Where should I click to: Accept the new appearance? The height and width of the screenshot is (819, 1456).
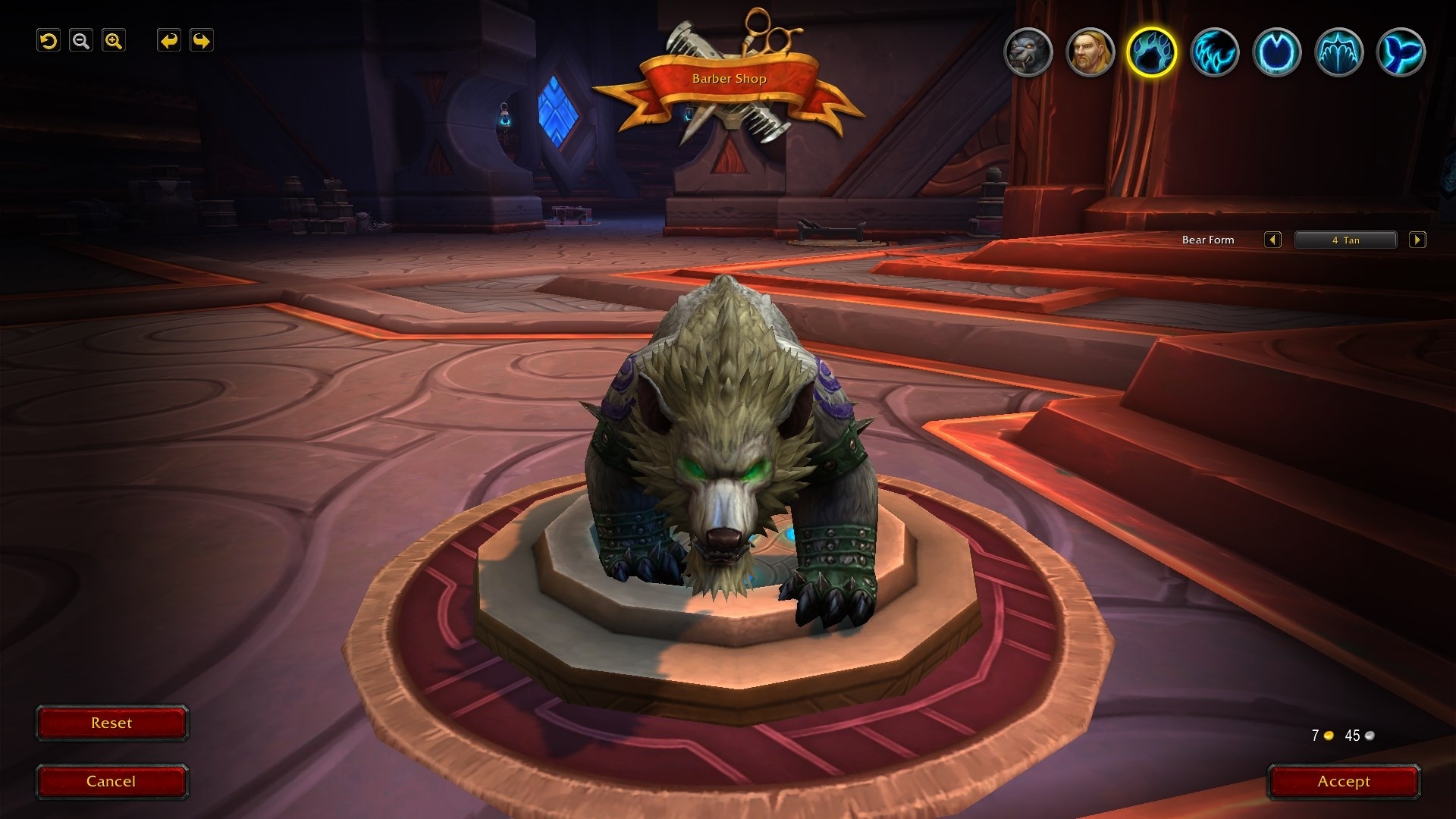pos(1344,782)
